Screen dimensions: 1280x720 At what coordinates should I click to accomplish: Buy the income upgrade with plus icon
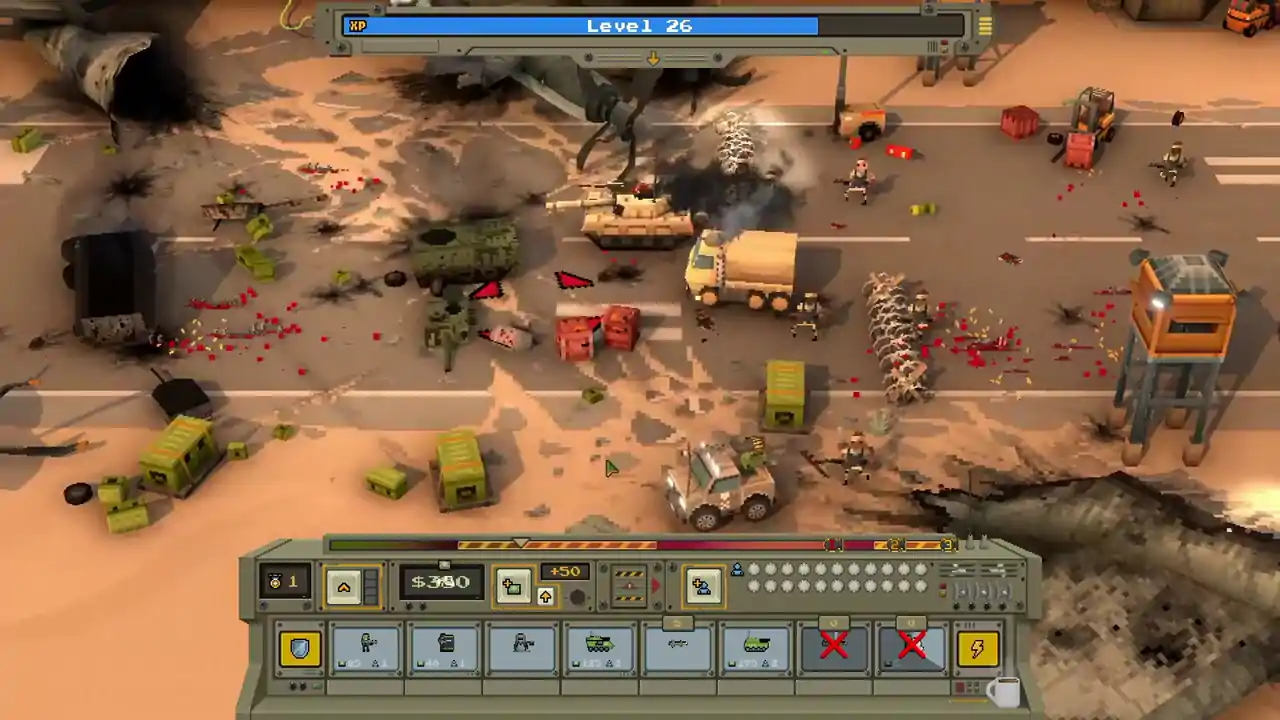(514, 586)
